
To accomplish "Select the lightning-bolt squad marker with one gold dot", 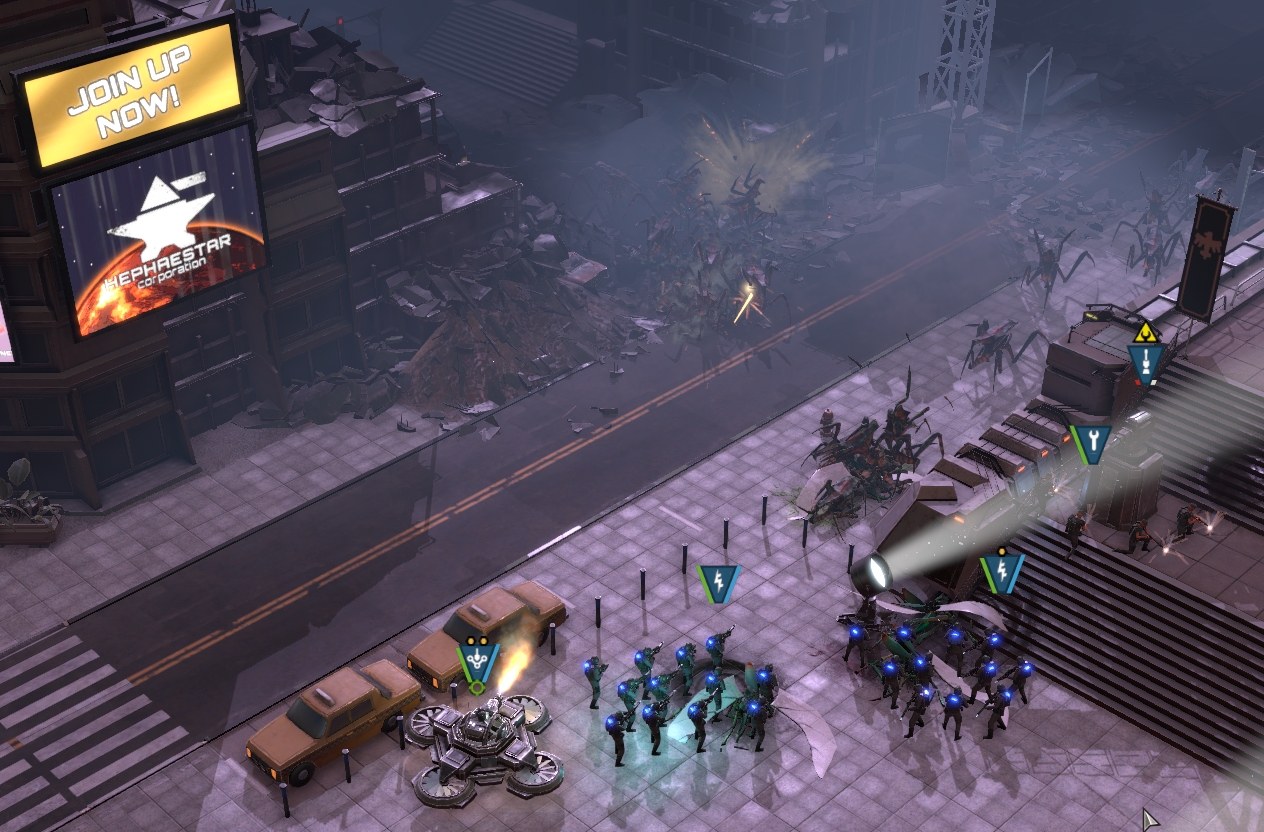I will pyautogui.click(x=1001, y=573).
